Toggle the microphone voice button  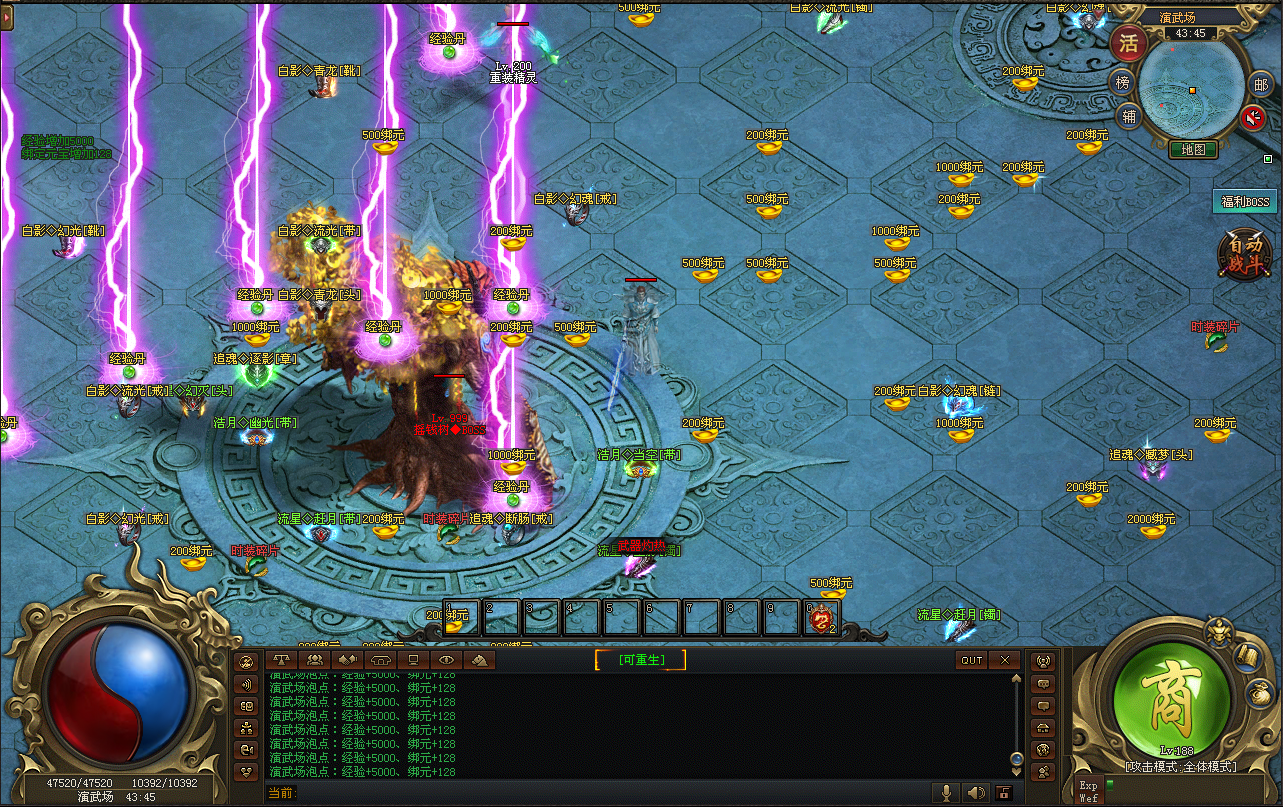tap(945, 793)
